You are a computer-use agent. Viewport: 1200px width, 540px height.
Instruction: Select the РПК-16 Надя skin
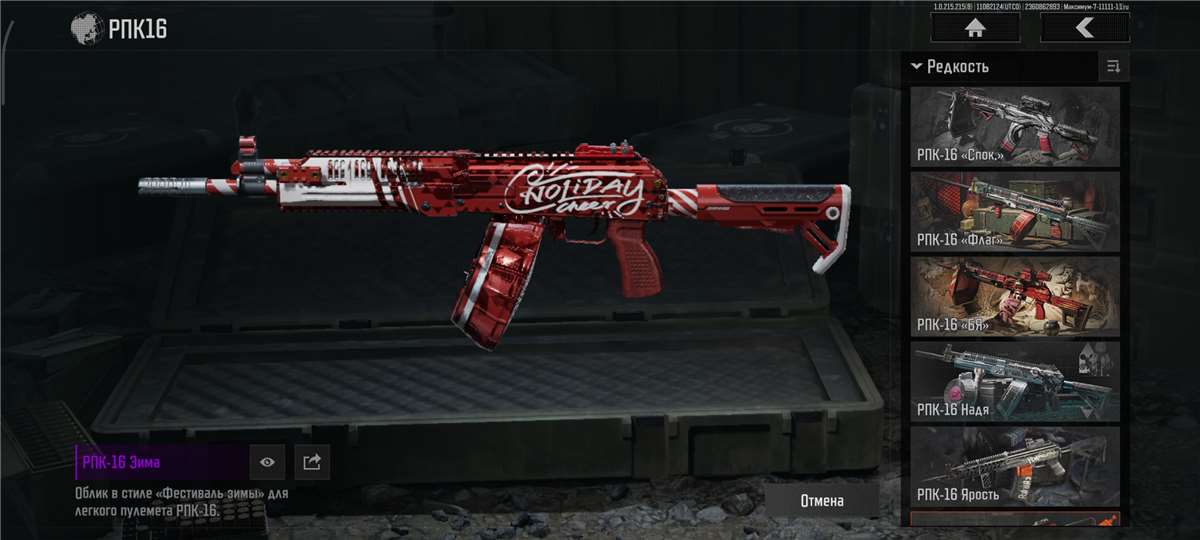pyautogui.click(x=1015, y=380)
